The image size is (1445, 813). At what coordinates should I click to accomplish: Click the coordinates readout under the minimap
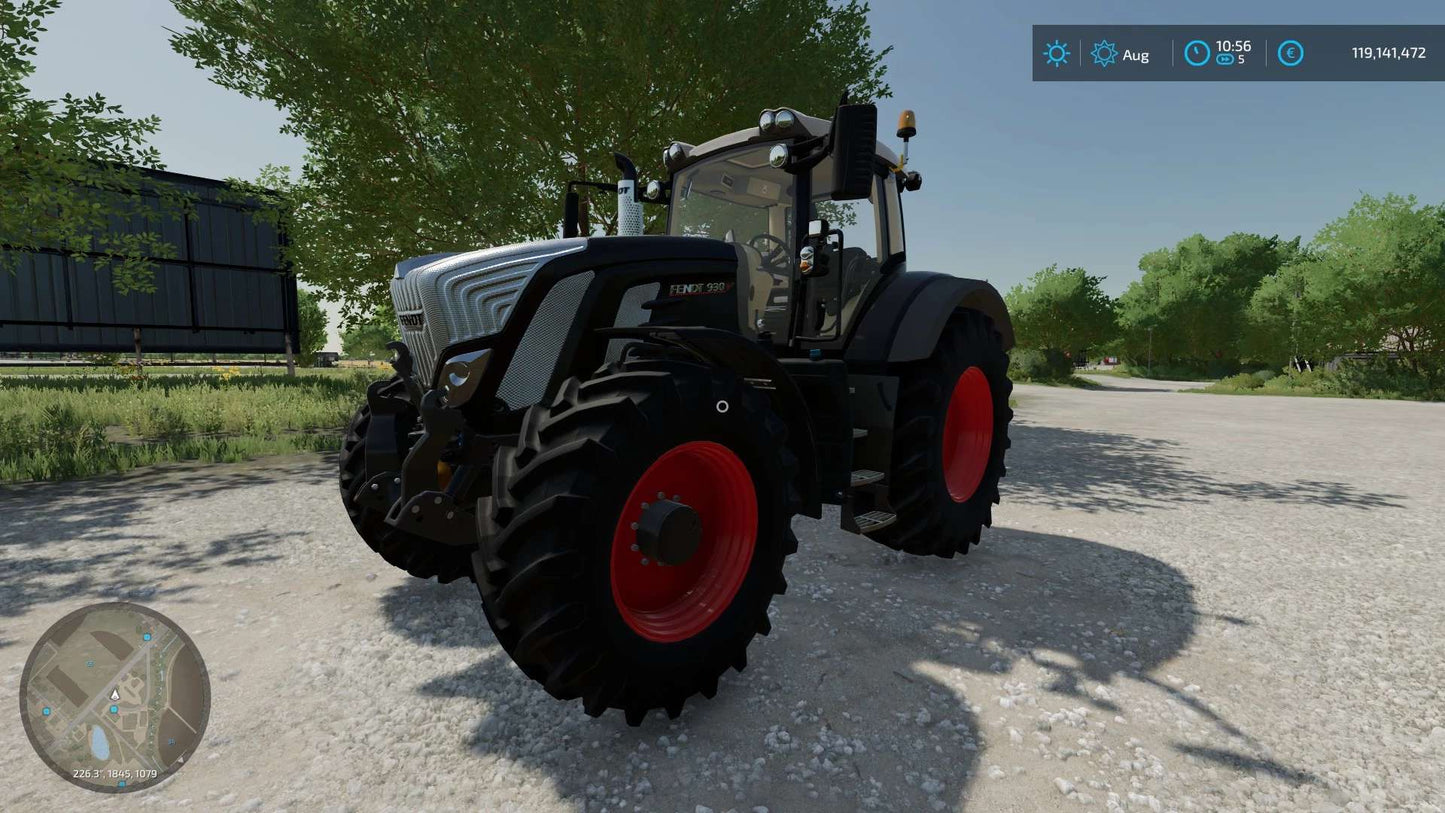click(115, 773)
